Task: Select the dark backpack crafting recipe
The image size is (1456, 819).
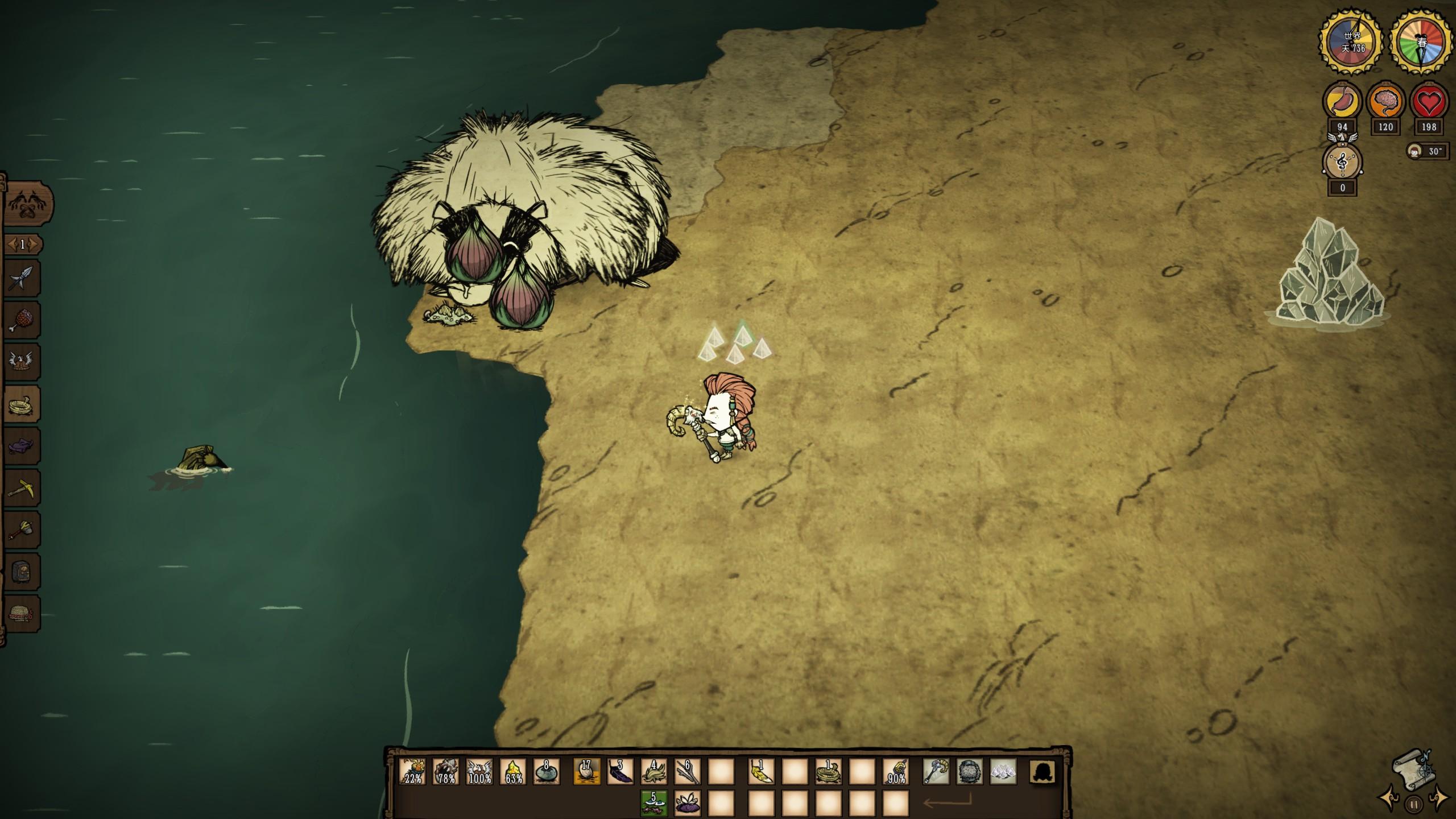Action: tap(23, 572)
